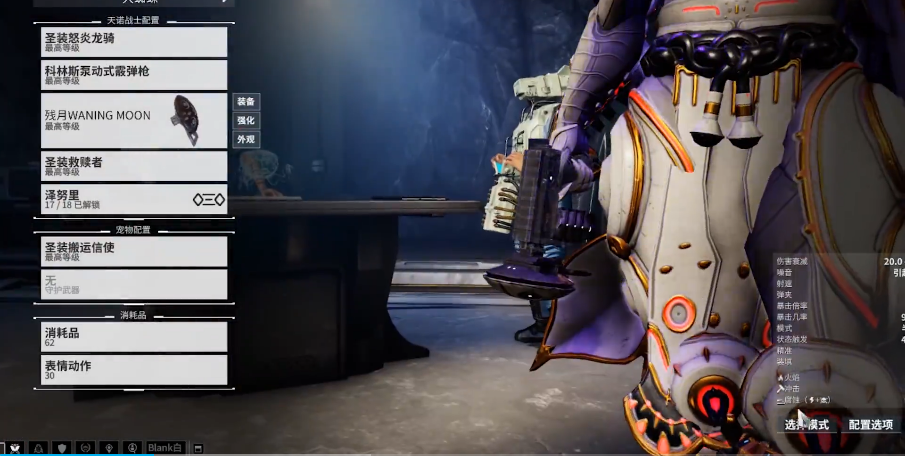905x456 pixels.
Task: Click the bell icon in bottom bar
Action: point(38,448)
